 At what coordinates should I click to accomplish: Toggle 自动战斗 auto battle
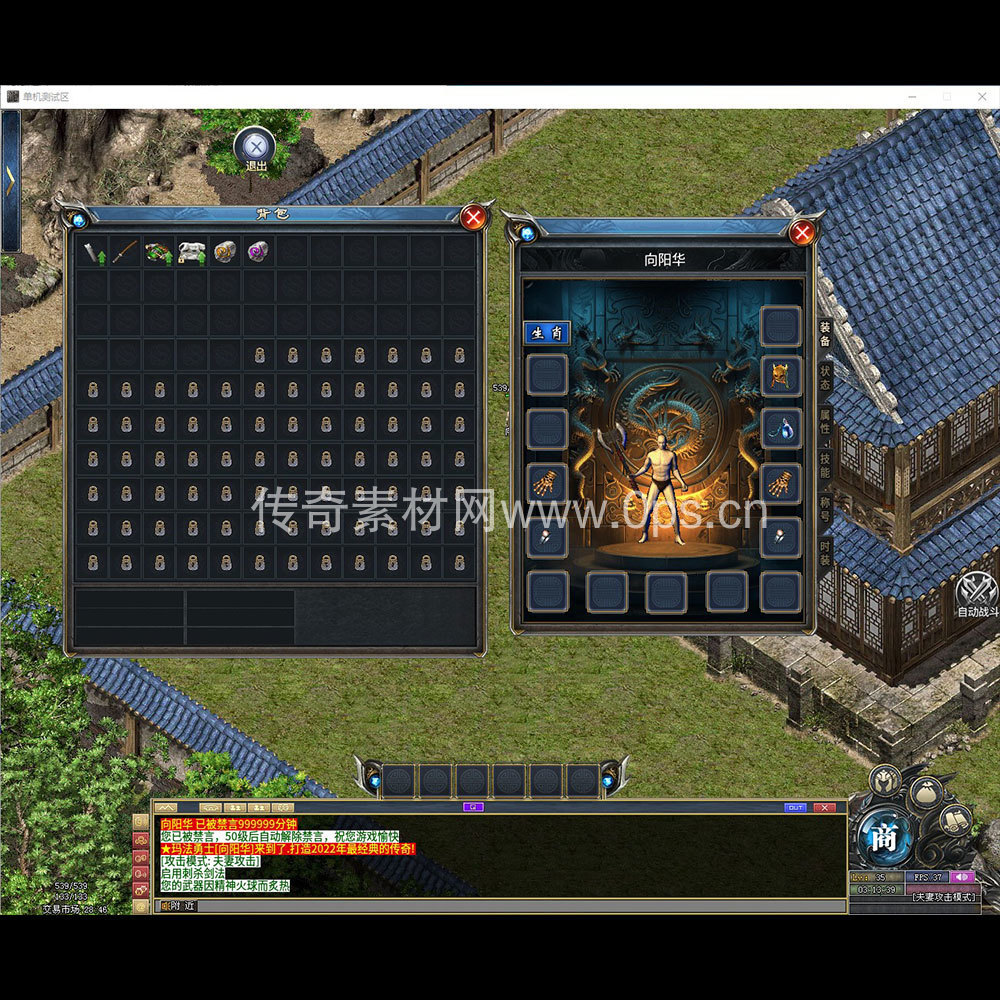[x=976, y=593]
